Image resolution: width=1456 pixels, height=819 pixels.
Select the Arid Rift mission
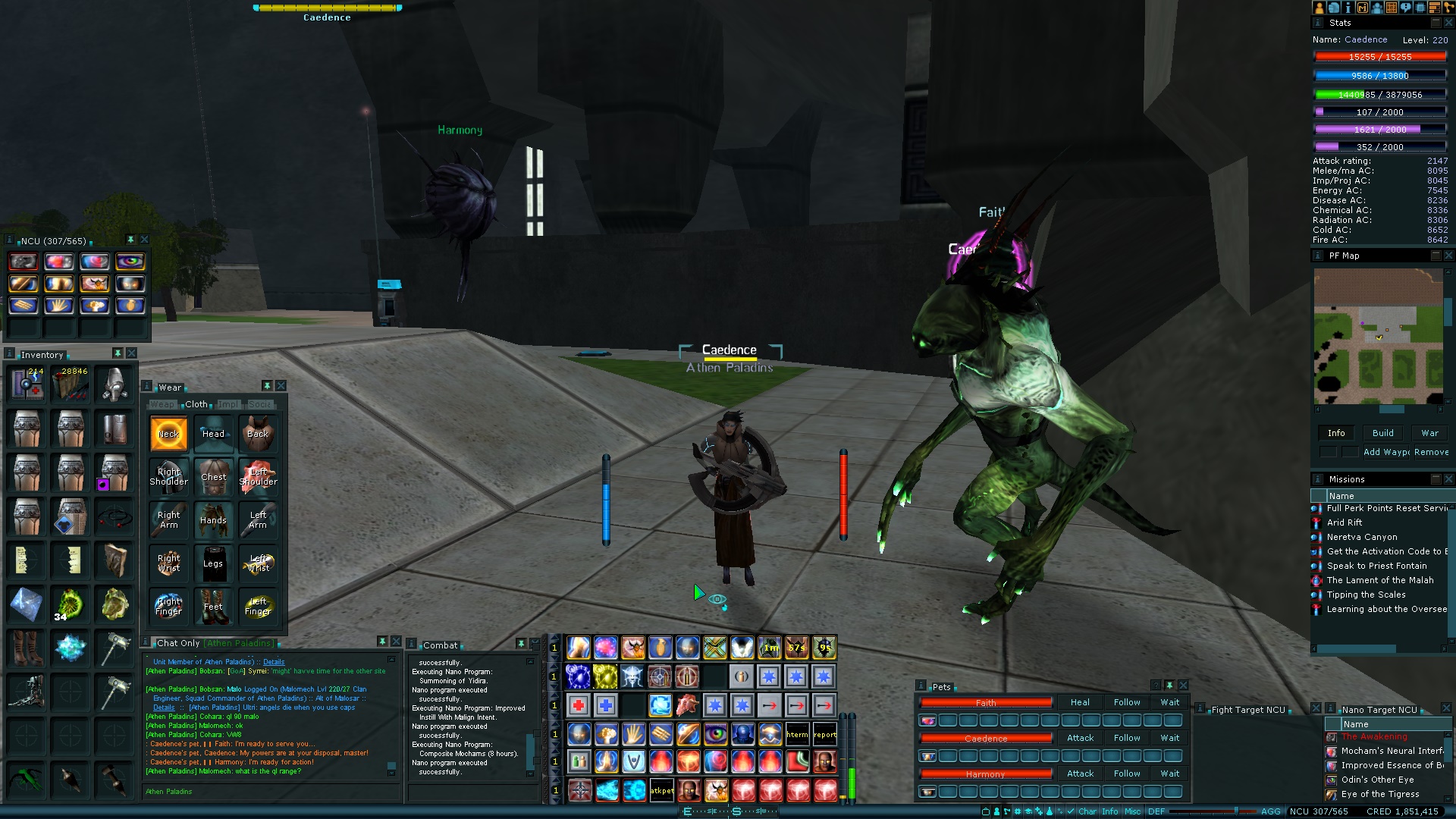tap(1345, 522)
